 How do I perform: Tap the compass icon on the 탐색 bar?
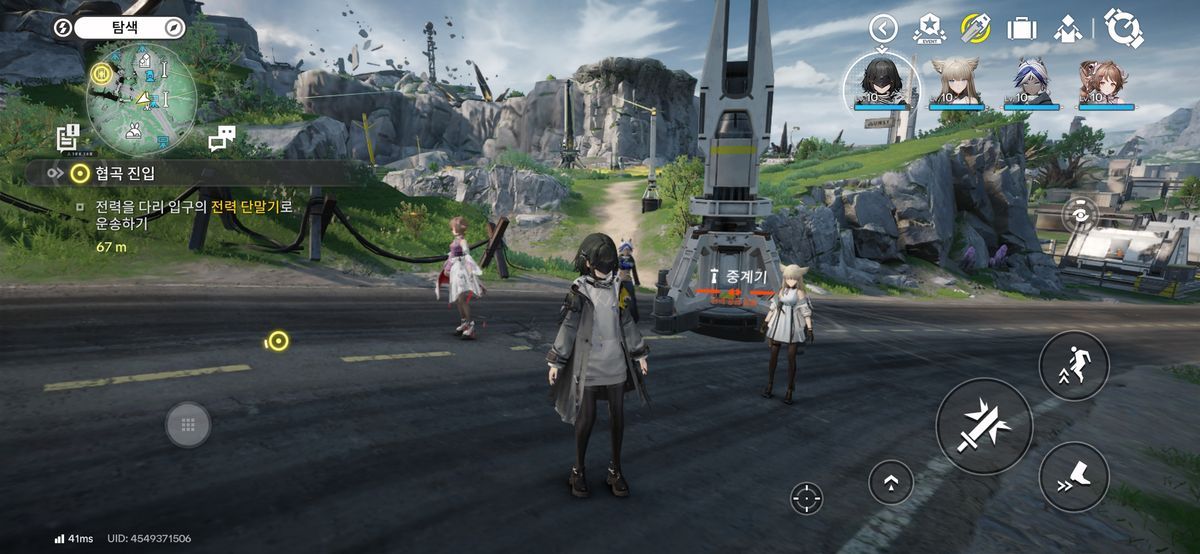click(174, 28)
